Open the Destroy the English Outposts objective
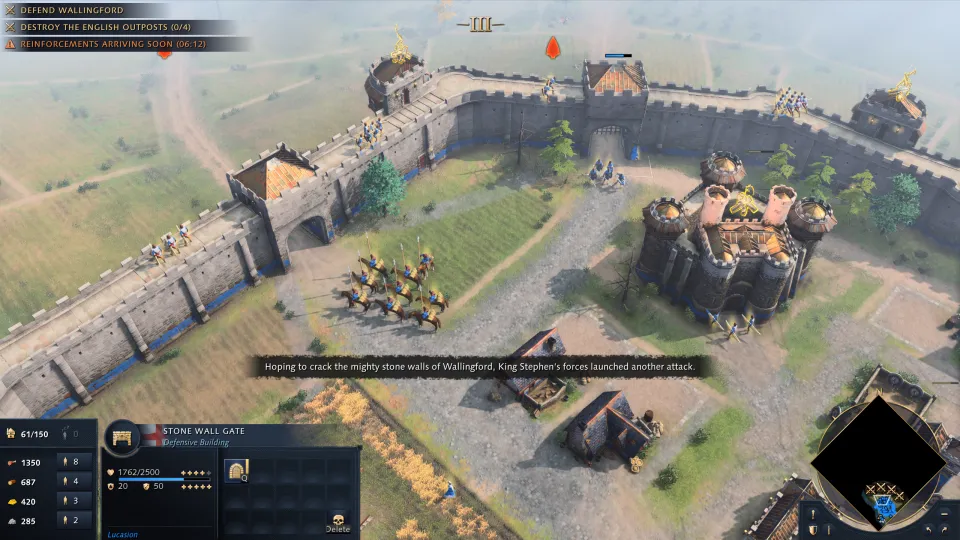 point(110,27)
